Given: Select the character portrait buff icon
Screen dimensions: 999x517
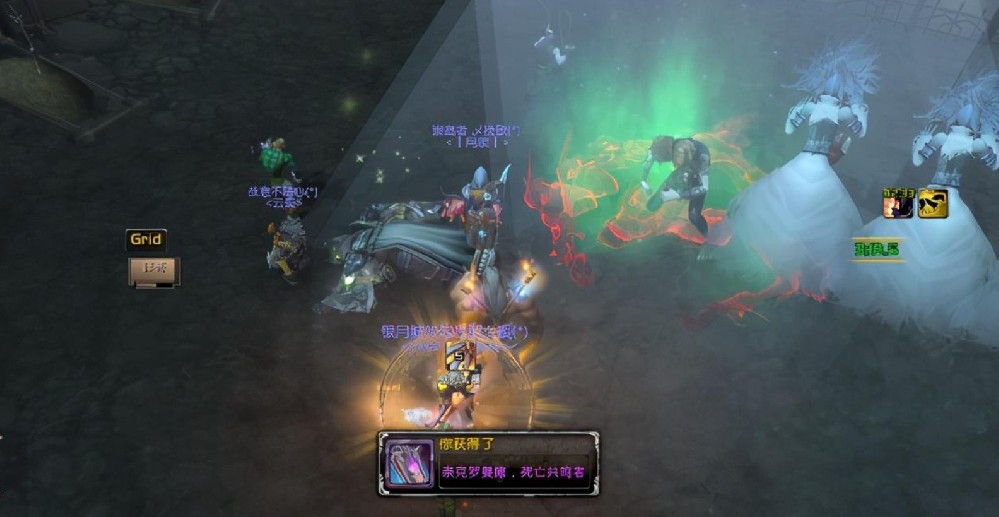Looking at the screenshot, I should [898, 203].
